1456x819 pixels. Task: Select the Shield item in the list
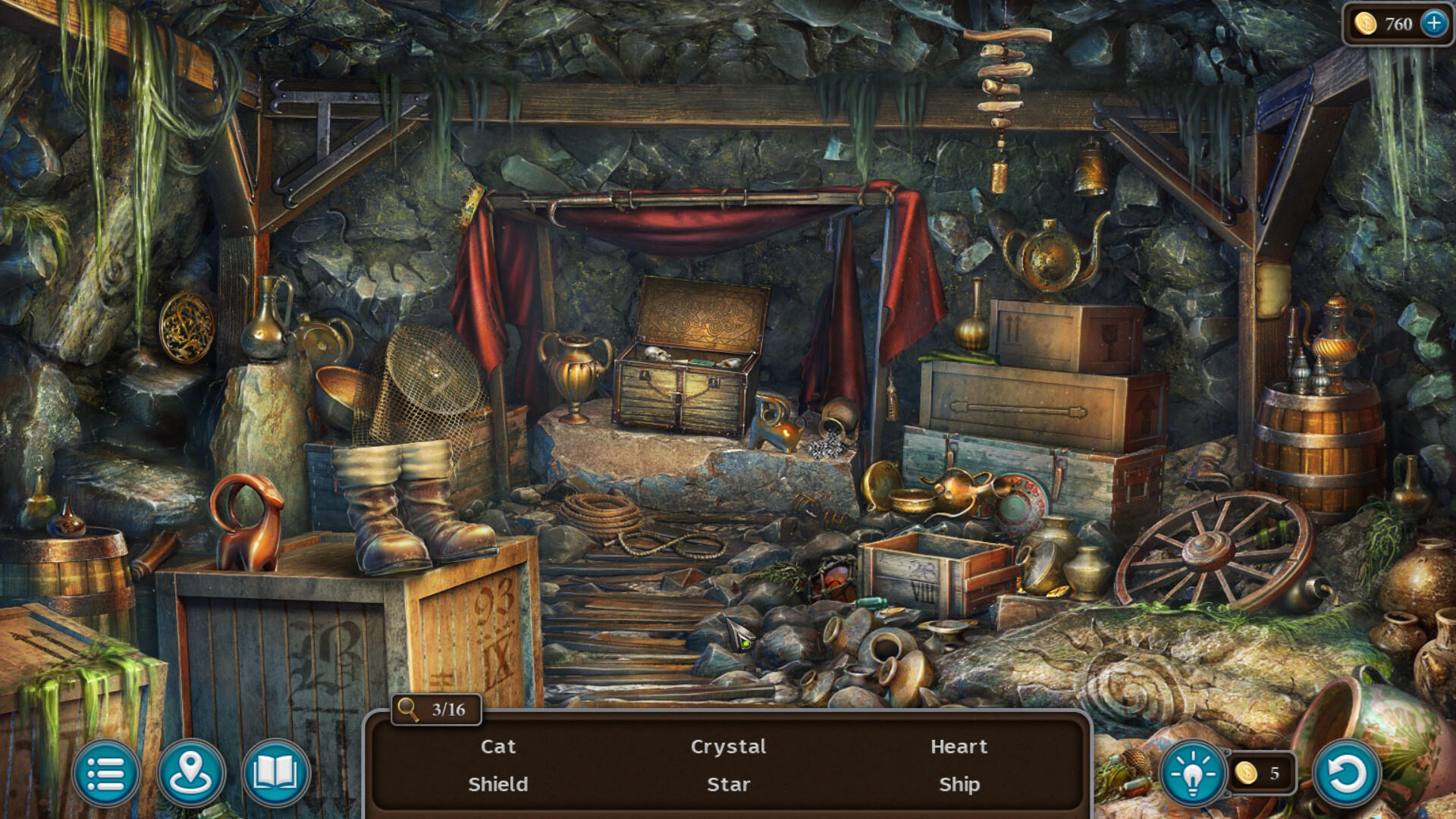pyautogui.click(x=498, y=784)
